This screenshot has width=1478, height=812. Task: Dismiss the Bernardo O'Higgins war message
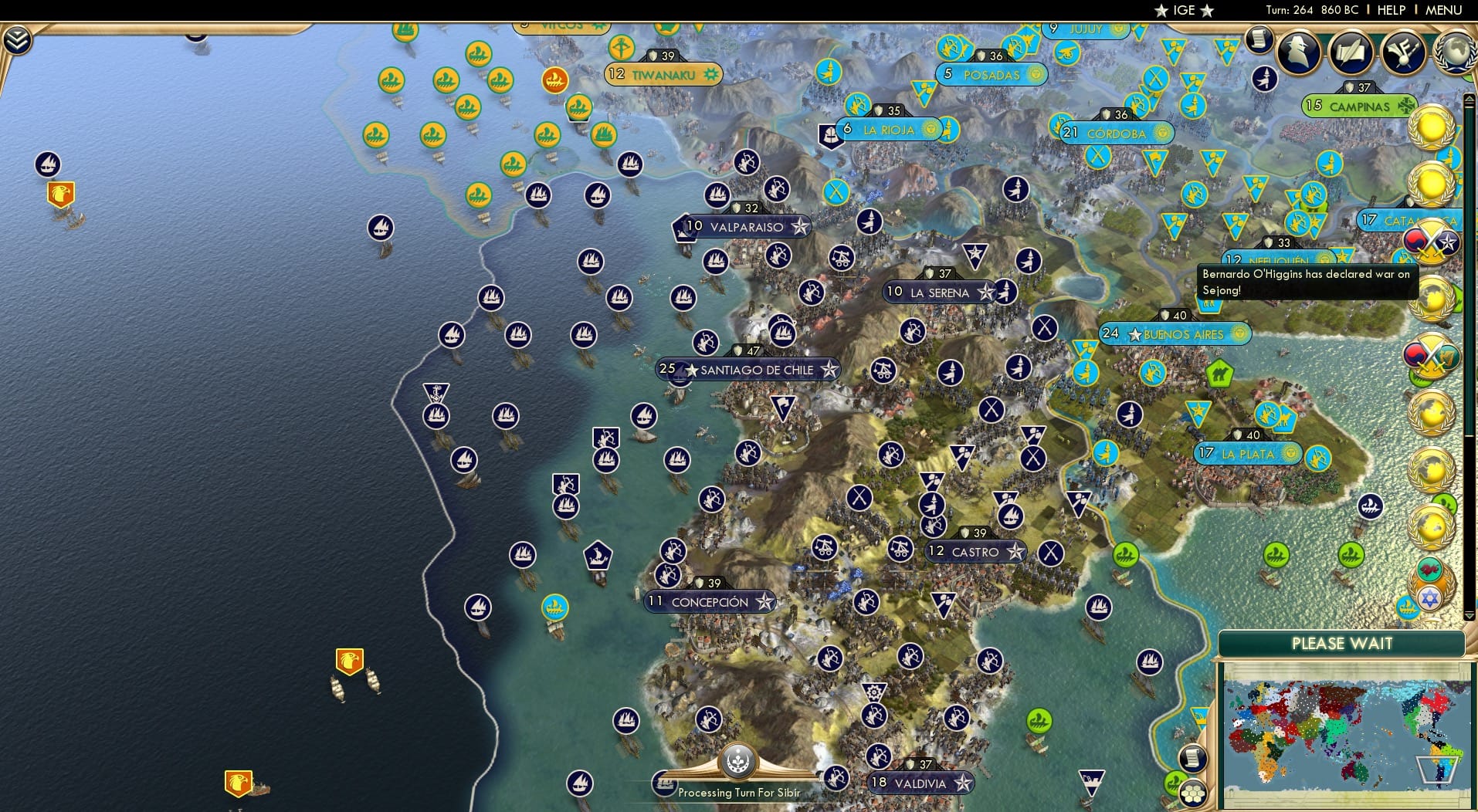tap(1307, 283)
